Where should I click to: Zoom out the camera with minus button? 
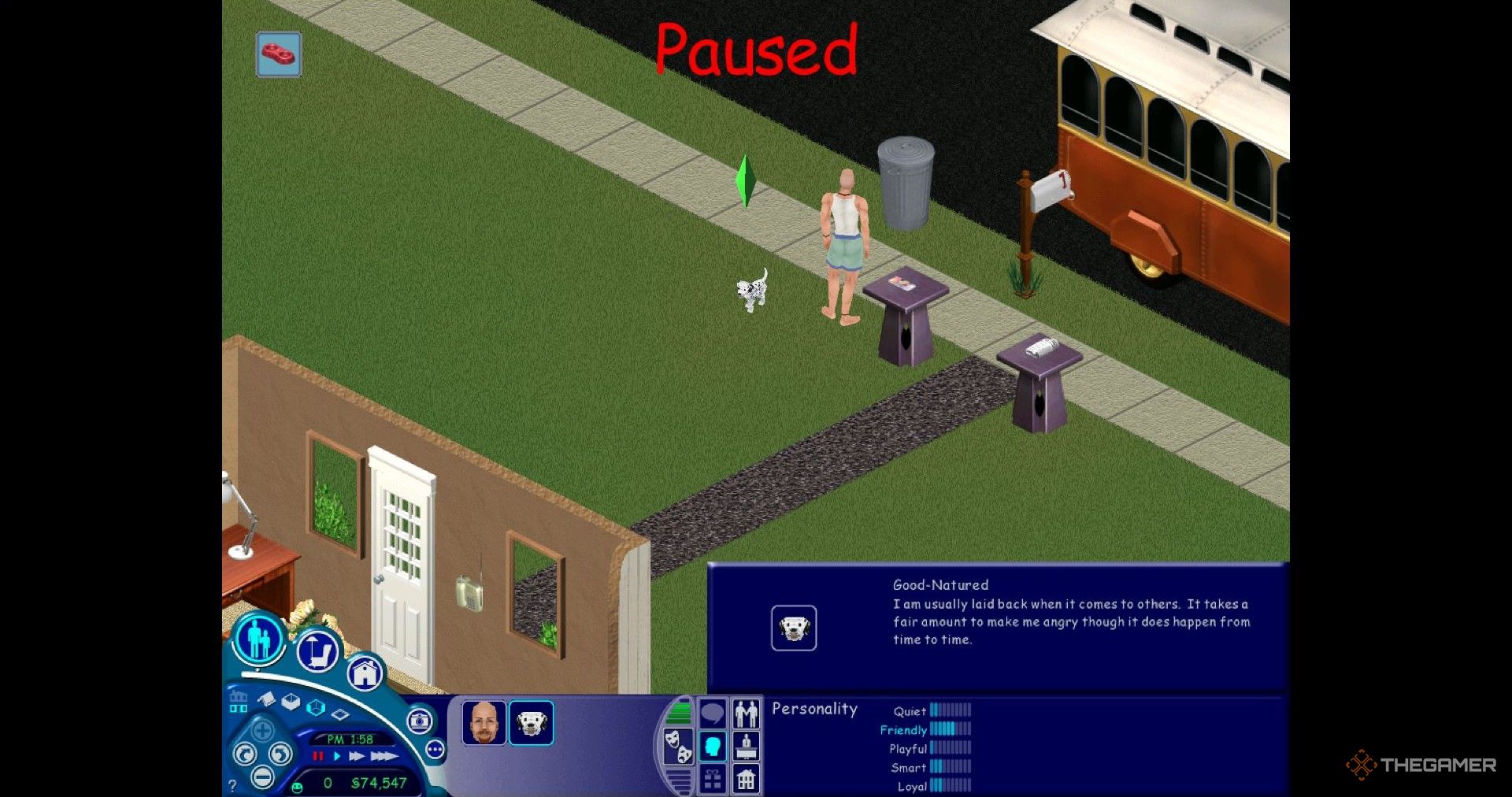(x=262, y=778)
